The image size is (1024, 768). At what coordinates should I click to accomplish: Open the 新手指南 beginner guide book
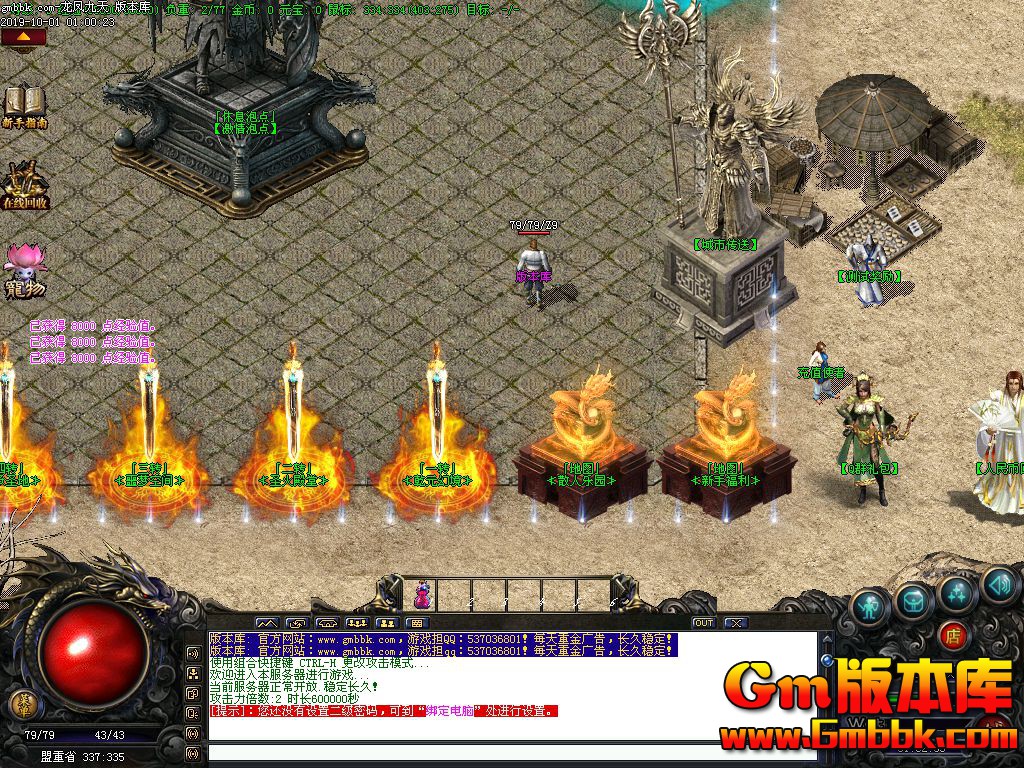tap(24, 104)
